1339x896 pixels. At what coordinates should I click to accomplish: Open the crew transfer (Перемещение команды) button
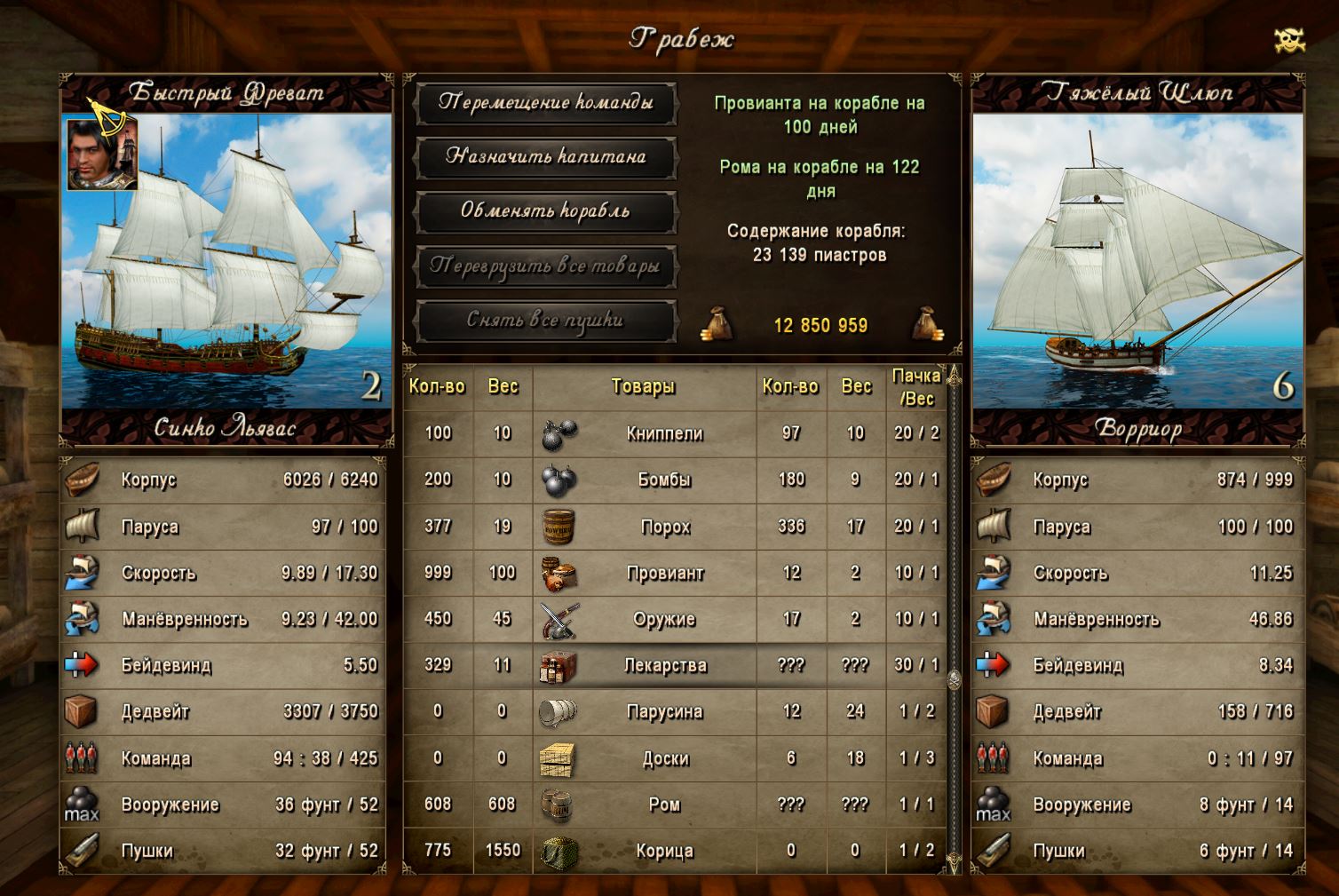(x=545, y=103)
